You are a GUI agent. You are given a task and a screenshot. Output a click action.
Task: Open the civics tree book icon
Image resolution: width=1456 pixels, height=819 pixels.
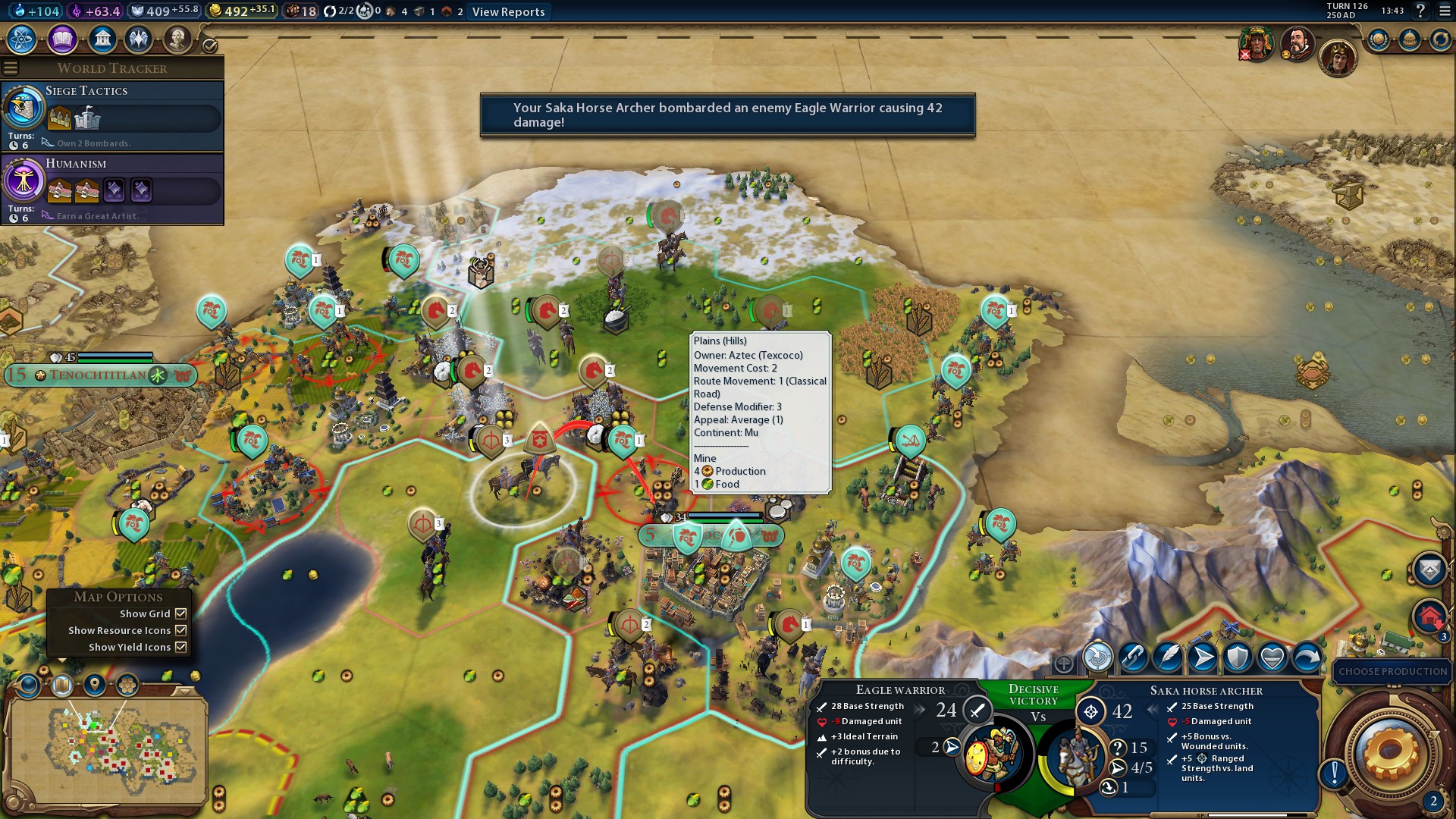(x=62, y=39)
